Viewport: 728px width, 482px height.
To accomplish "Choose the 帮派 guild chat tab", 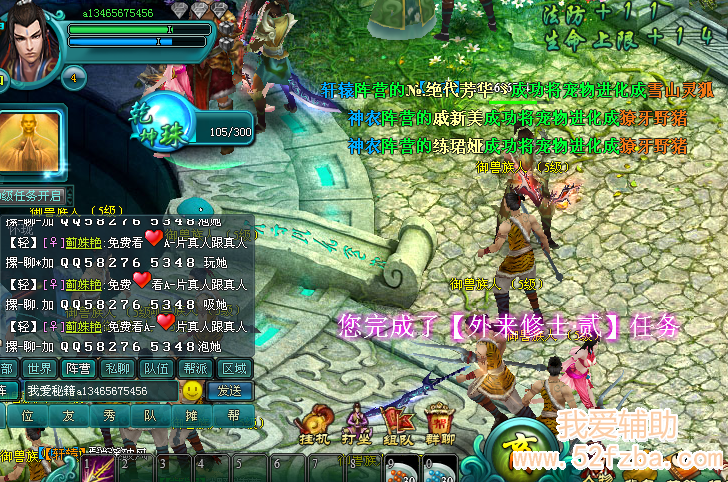I will tap(195, 368).
